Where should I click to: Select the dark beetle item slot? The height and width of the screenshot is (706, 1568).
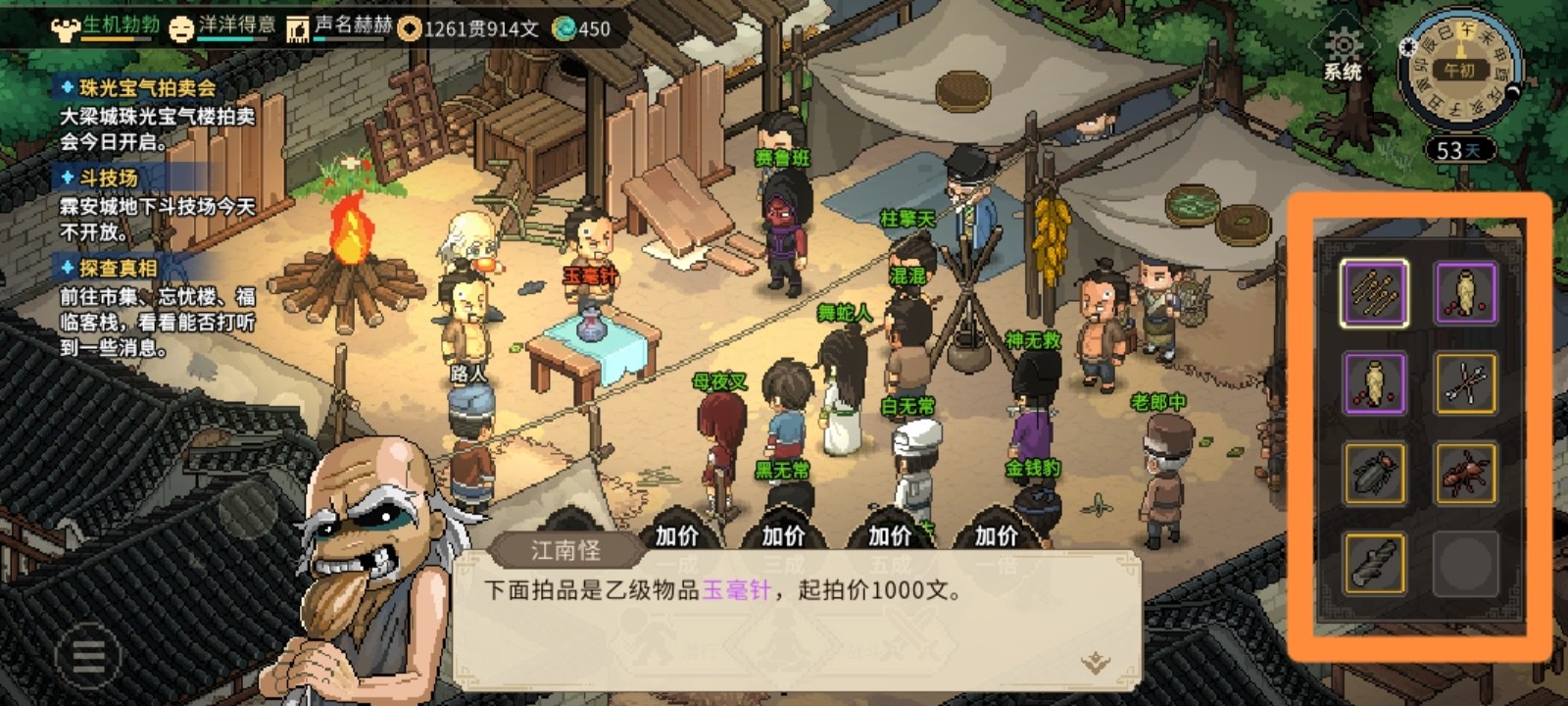(1374, 474)
